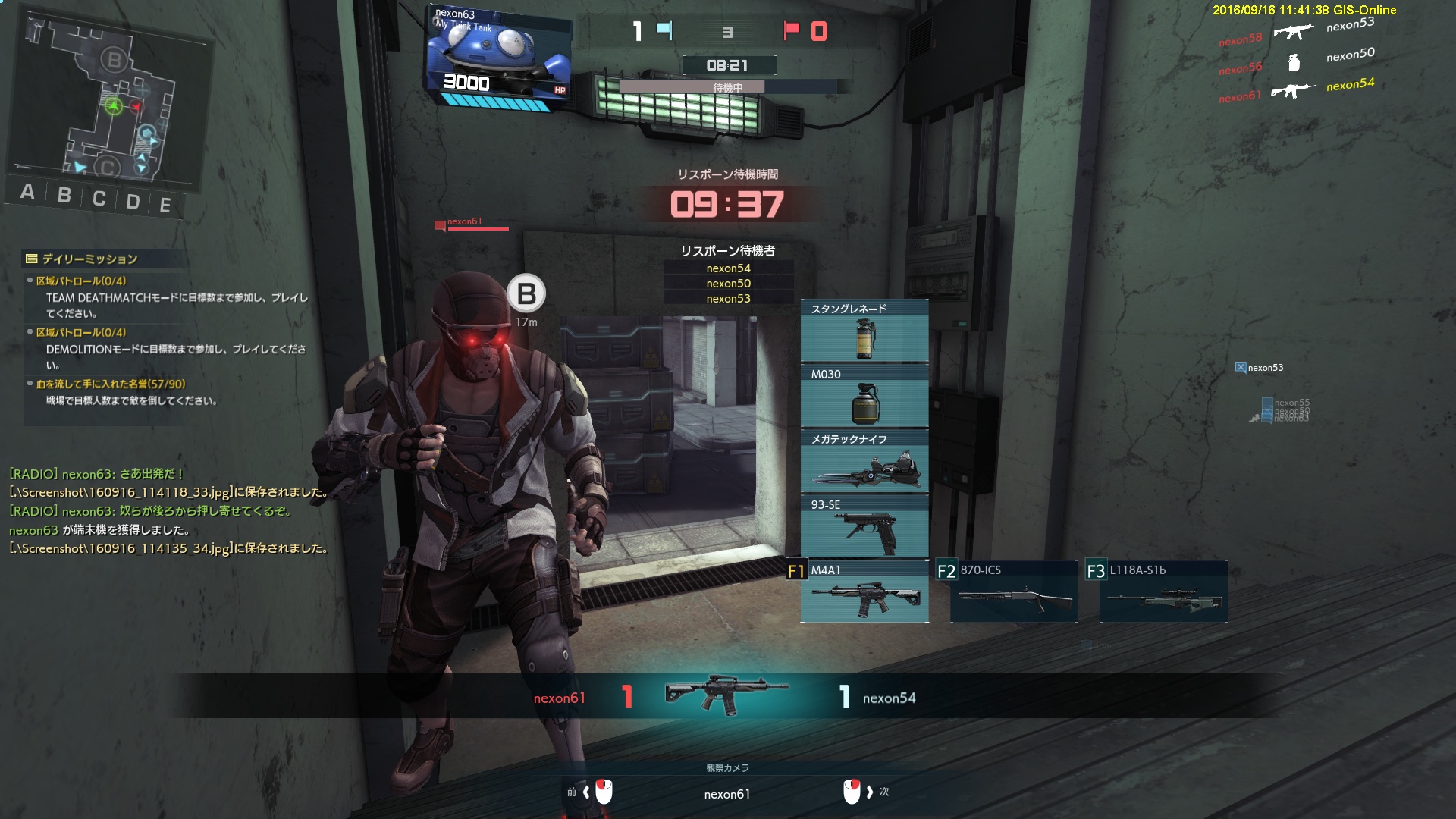Select the M4A1 loadout slot
Image resolution: width=1456 pixels, height=819 pixels.
864,592
